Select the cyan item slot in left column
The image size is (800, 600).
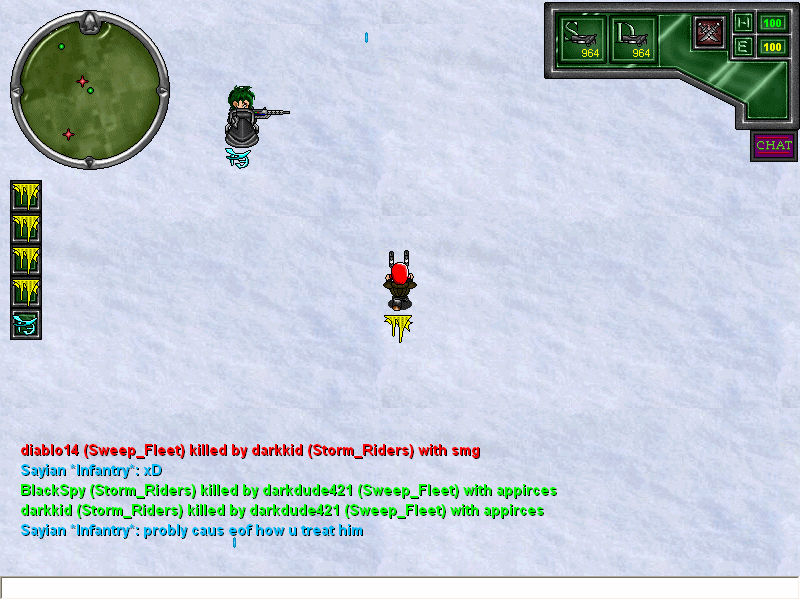[x=25, y=324]
